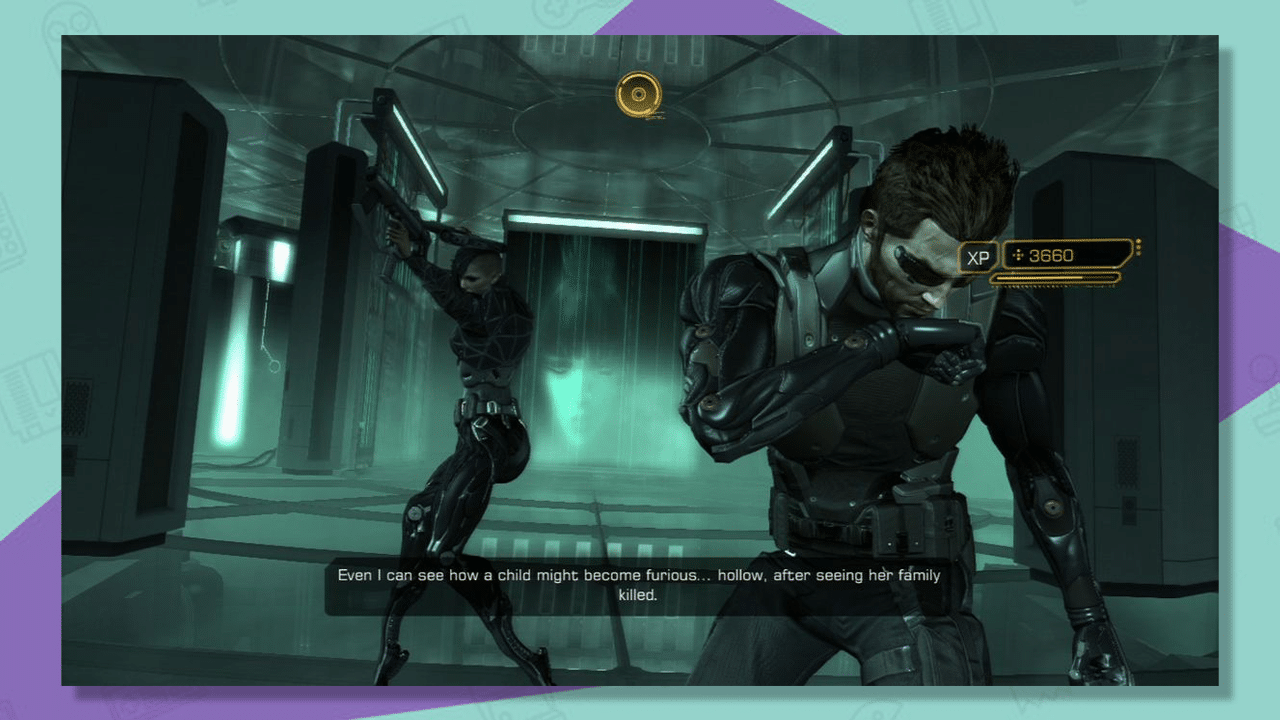Select the XP badge icon
The width and height of the screenshot is (1280, 720).
click(x=978, y=255)
